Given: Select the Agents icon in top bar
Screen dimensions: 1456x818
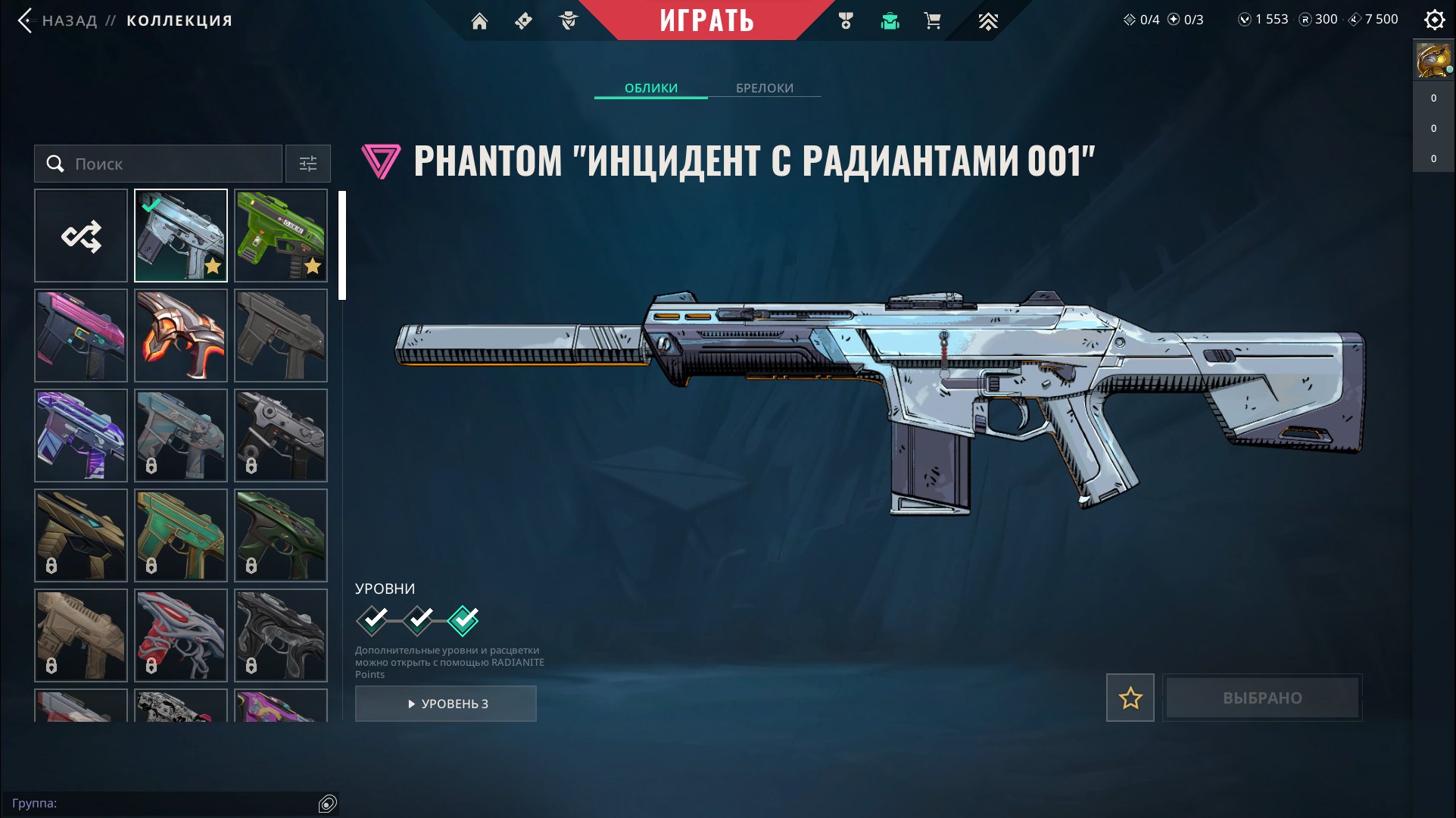Looking at the screenshot, I should (568, 20).
